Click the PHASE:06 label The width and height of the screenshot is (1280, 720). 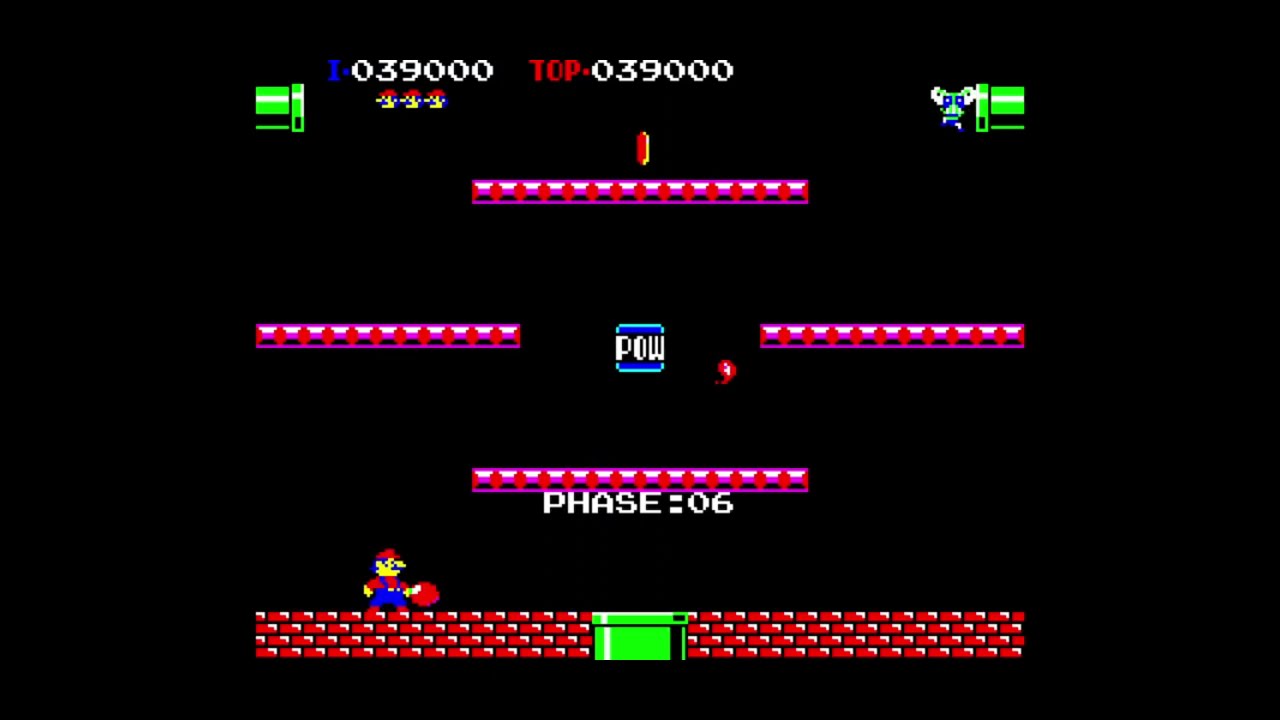click(x=640, y=503)
